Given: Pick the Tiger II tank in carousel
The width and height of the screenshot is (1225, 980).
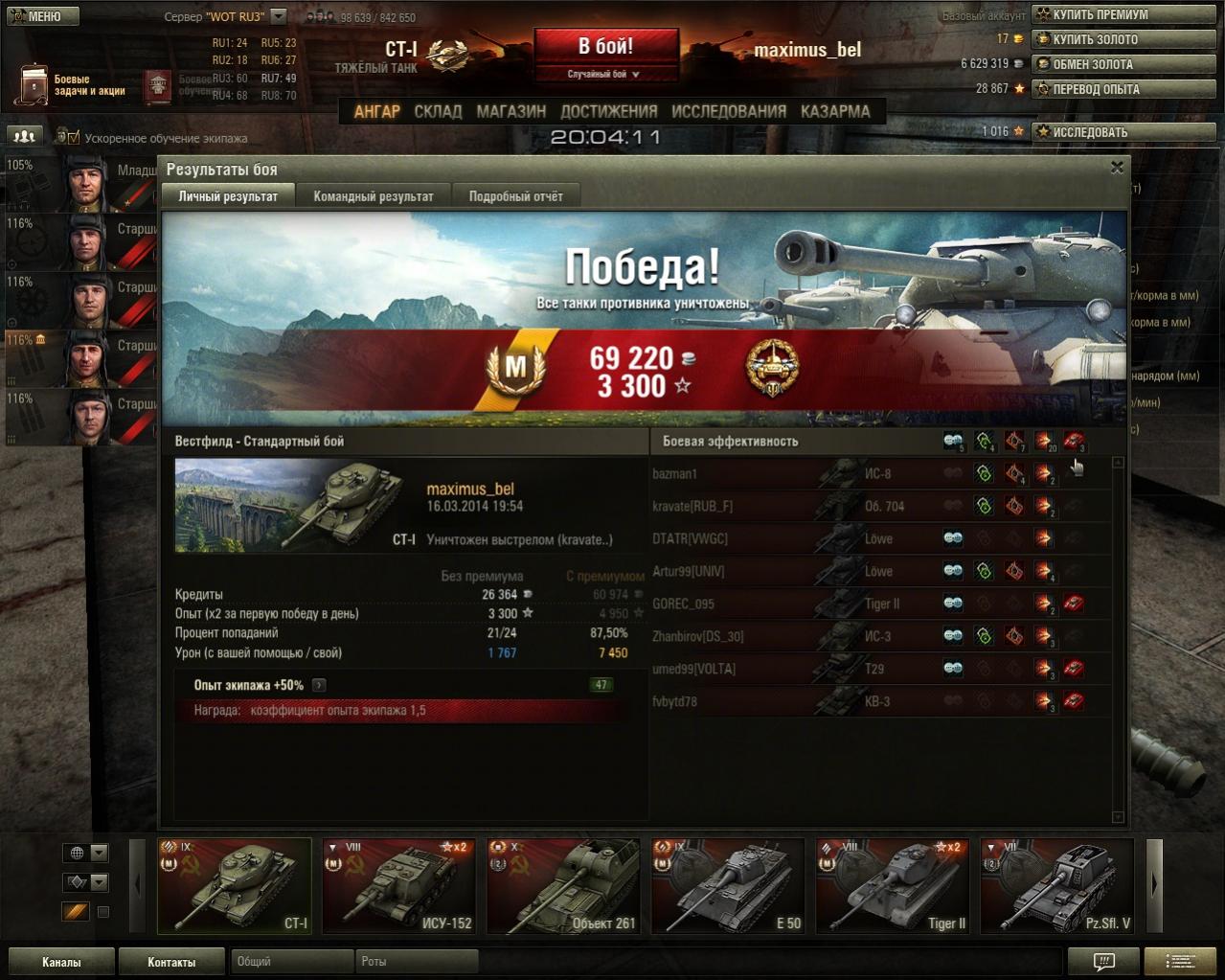Looking at the screenshot, I should click(x=893, y=885).
